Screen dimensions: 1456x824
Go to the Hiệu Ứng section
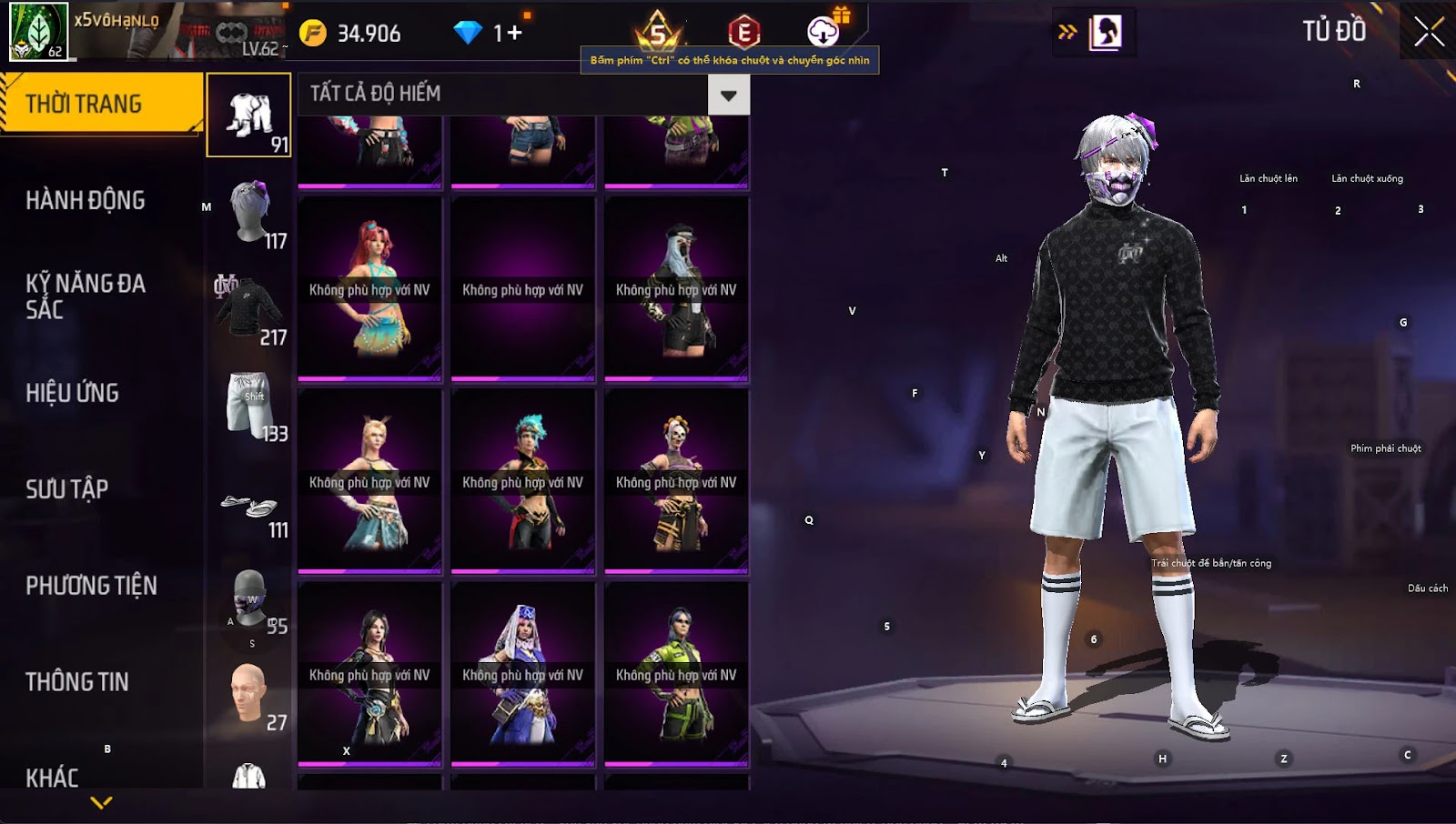(73, 393)
